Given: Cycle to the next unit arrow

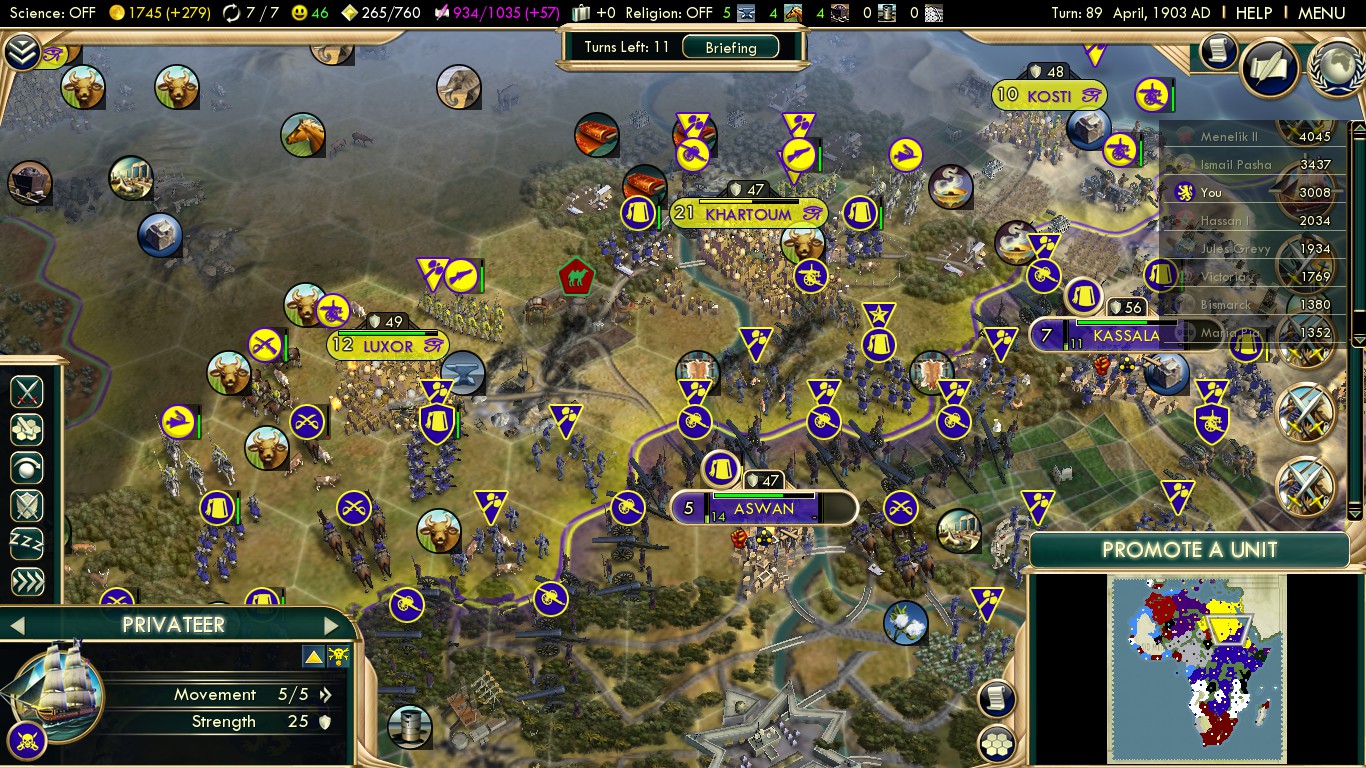Looking at the screenshot, I should click(331, 626).
